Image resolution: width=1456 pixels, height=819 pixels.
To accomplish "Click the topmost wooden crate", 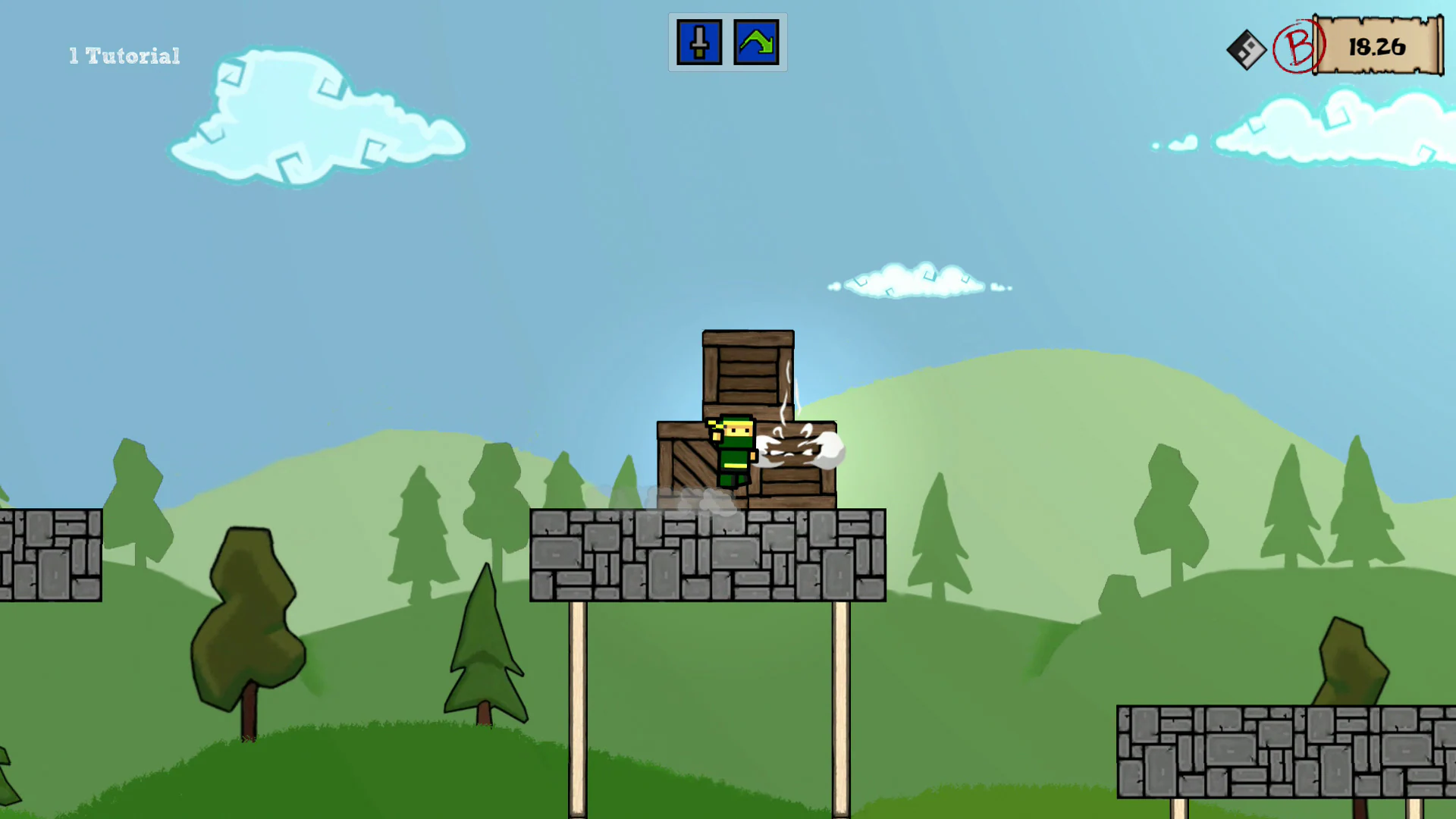I will (748, 372).
